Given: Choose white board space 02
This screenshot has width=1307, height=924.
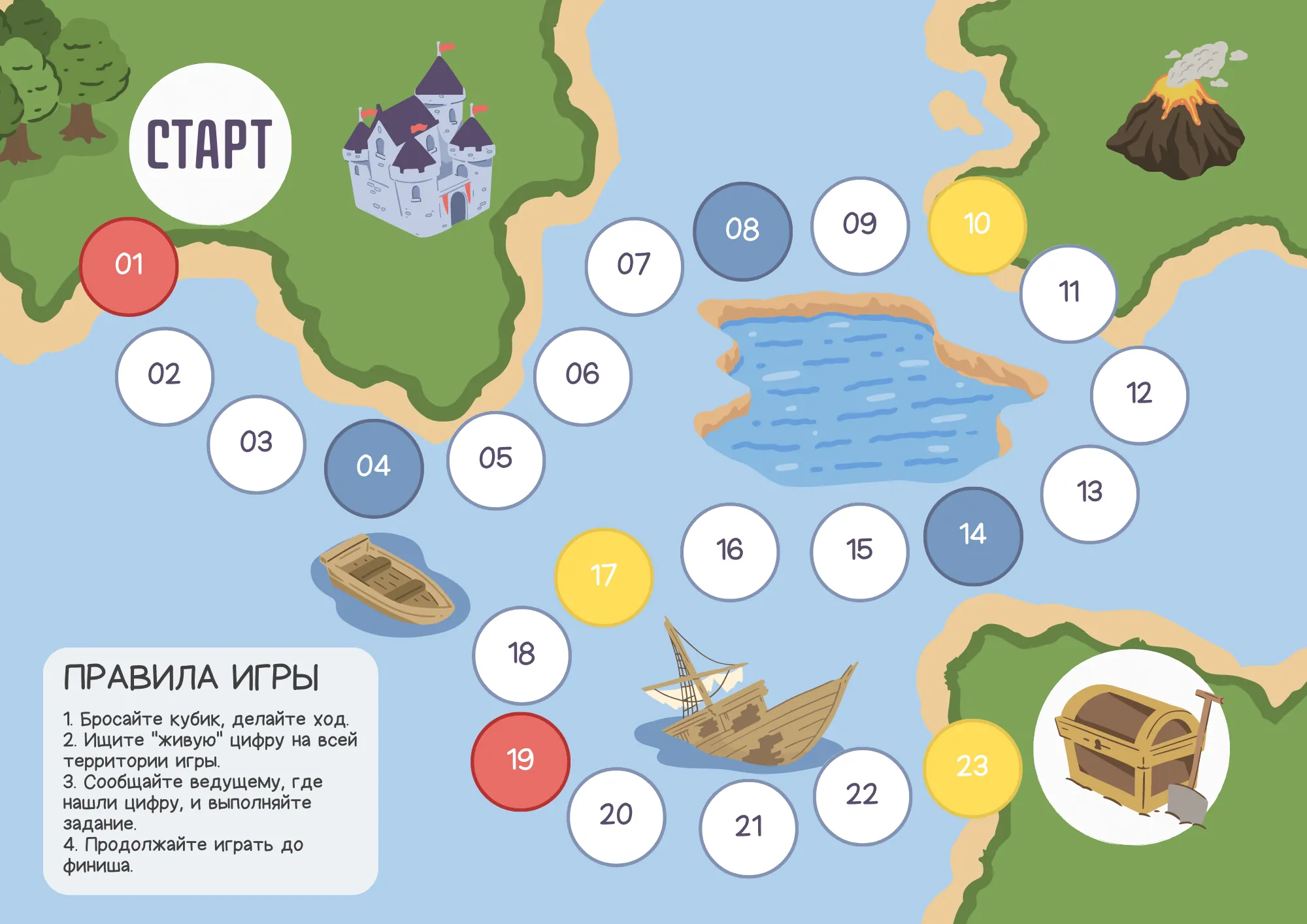Looking at the screenshot, I should pos(164,376).
